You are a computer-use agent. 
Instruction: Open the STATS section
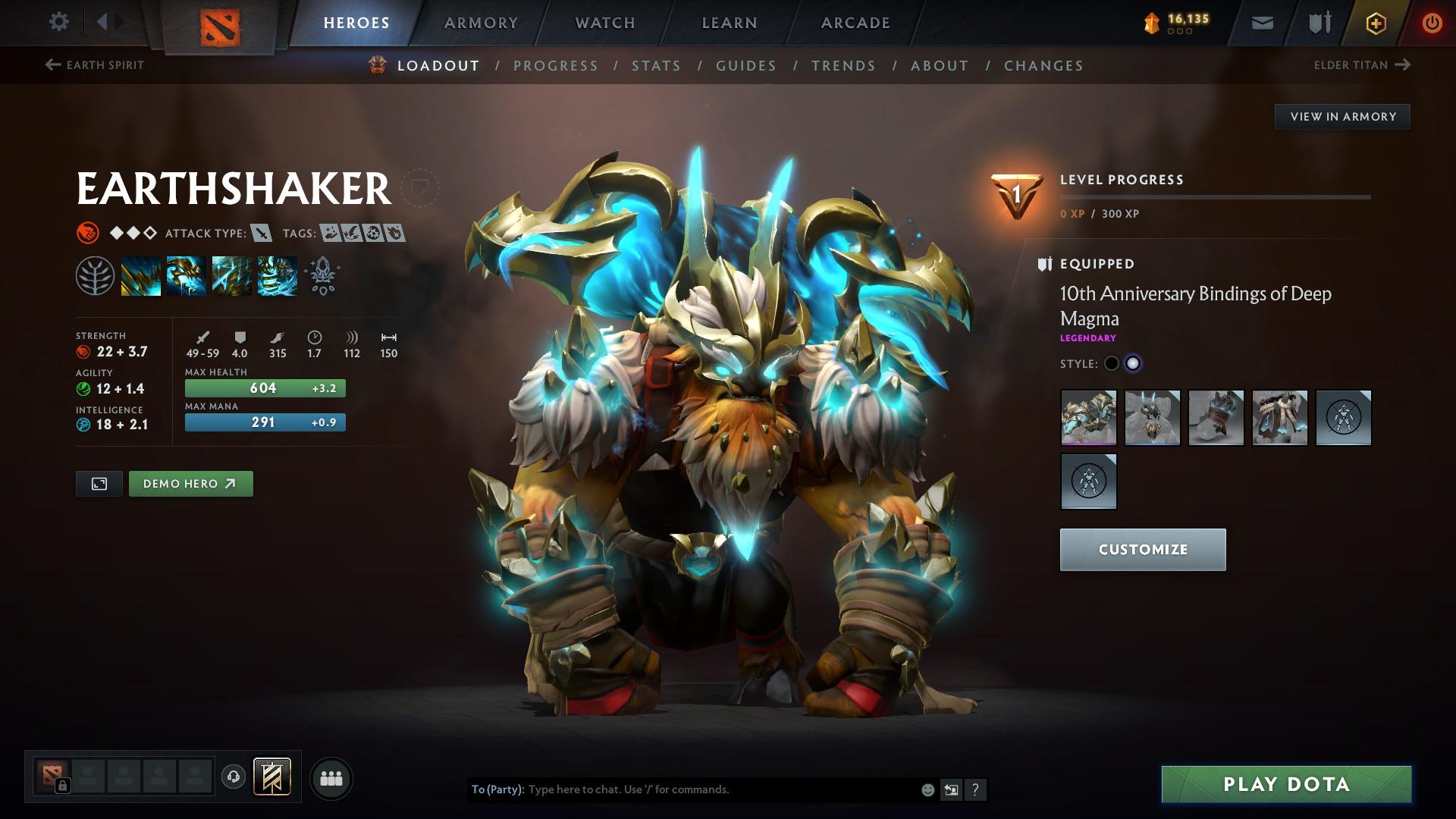[655, 66]
